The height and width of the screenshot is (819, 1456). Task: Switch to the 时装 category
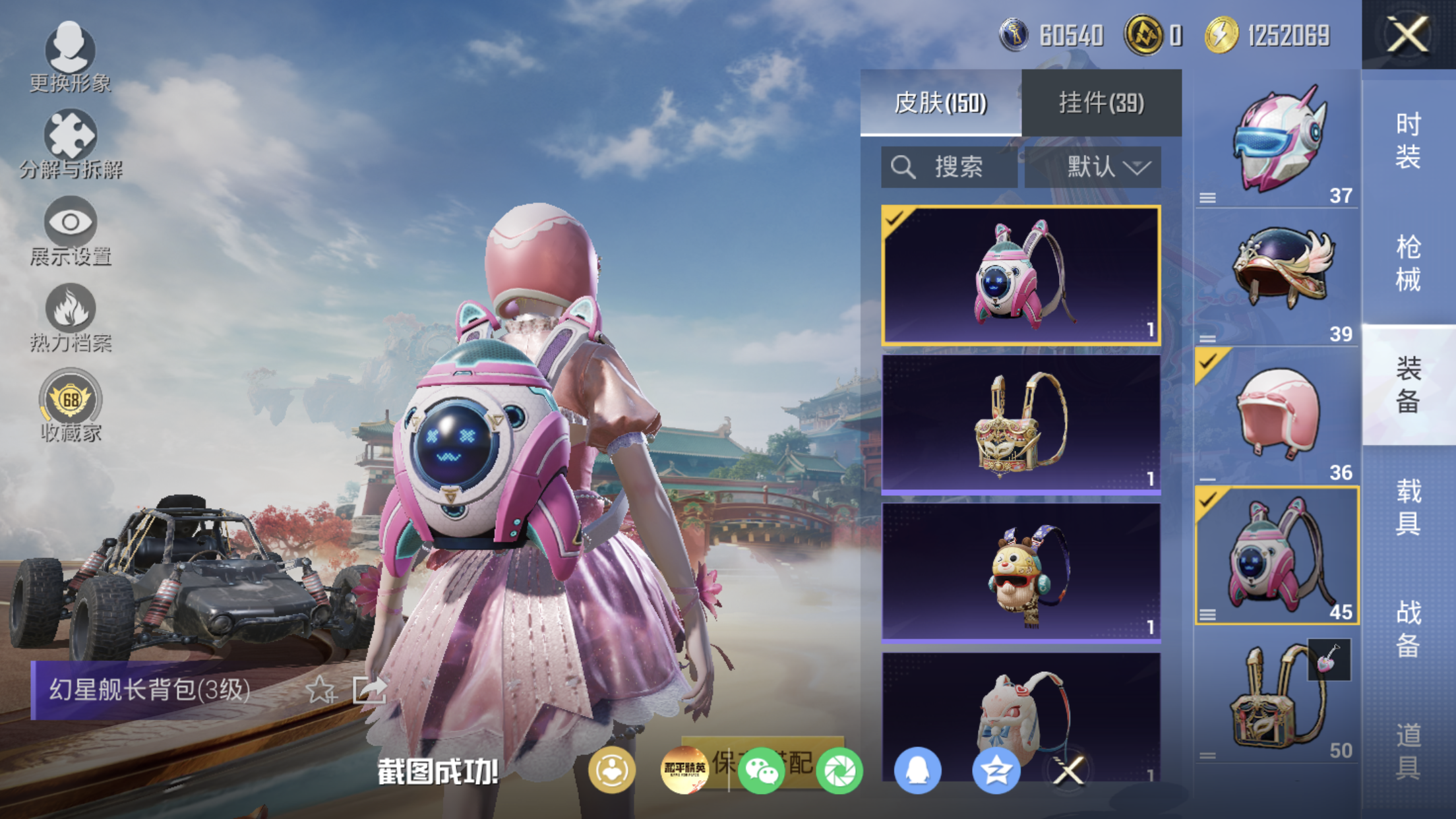[x=1408, y=140]
